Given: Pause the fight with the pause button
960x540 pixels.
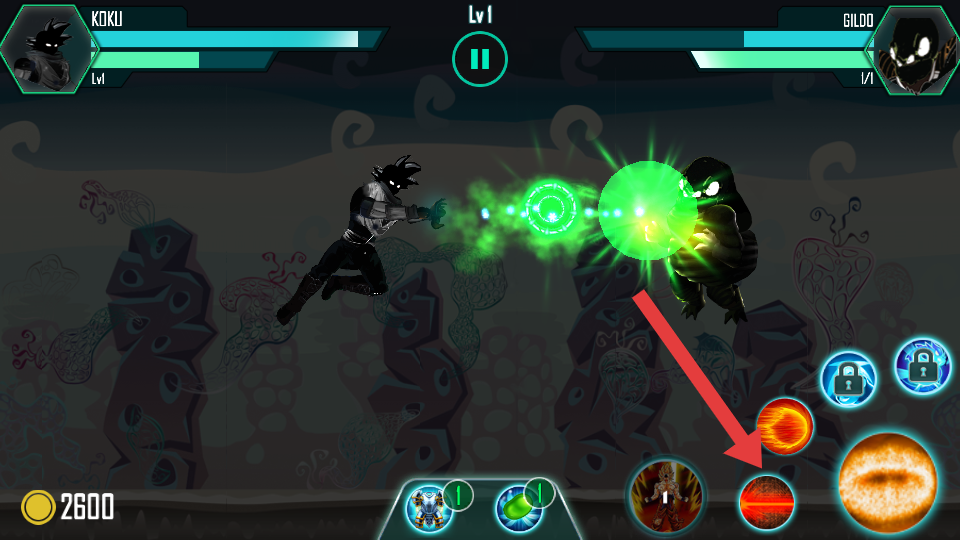Looking at the screenshot, I should (480, 59).
